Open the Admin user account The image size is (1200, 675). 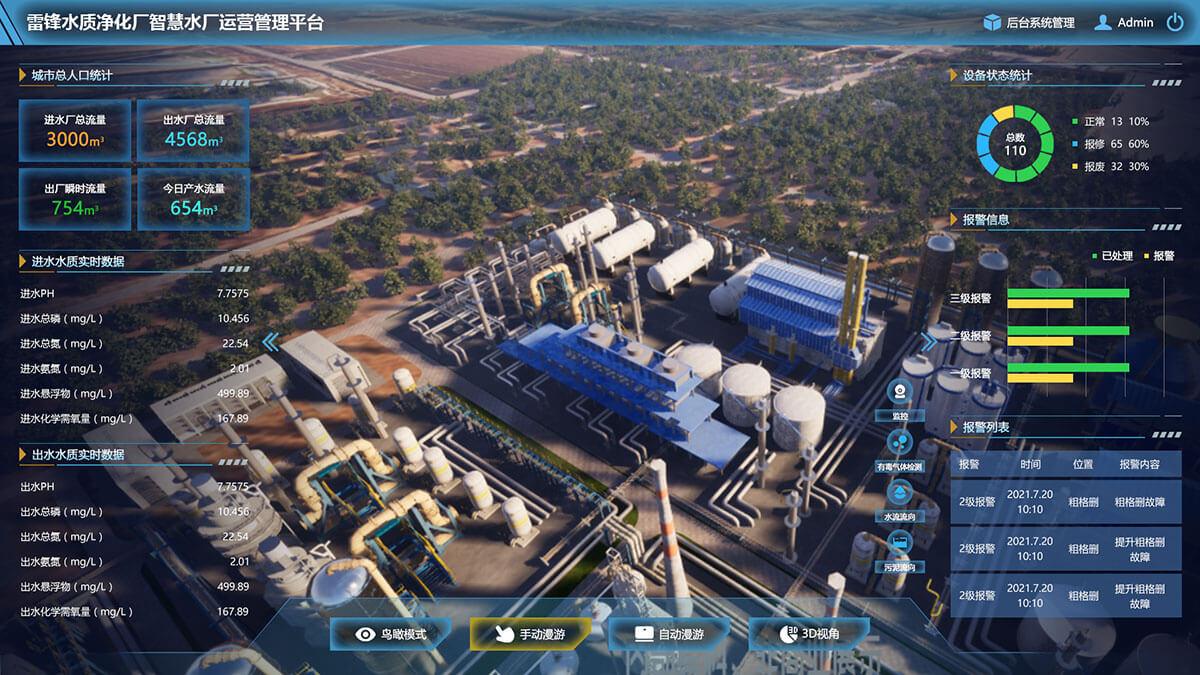tap(1124, 22)
